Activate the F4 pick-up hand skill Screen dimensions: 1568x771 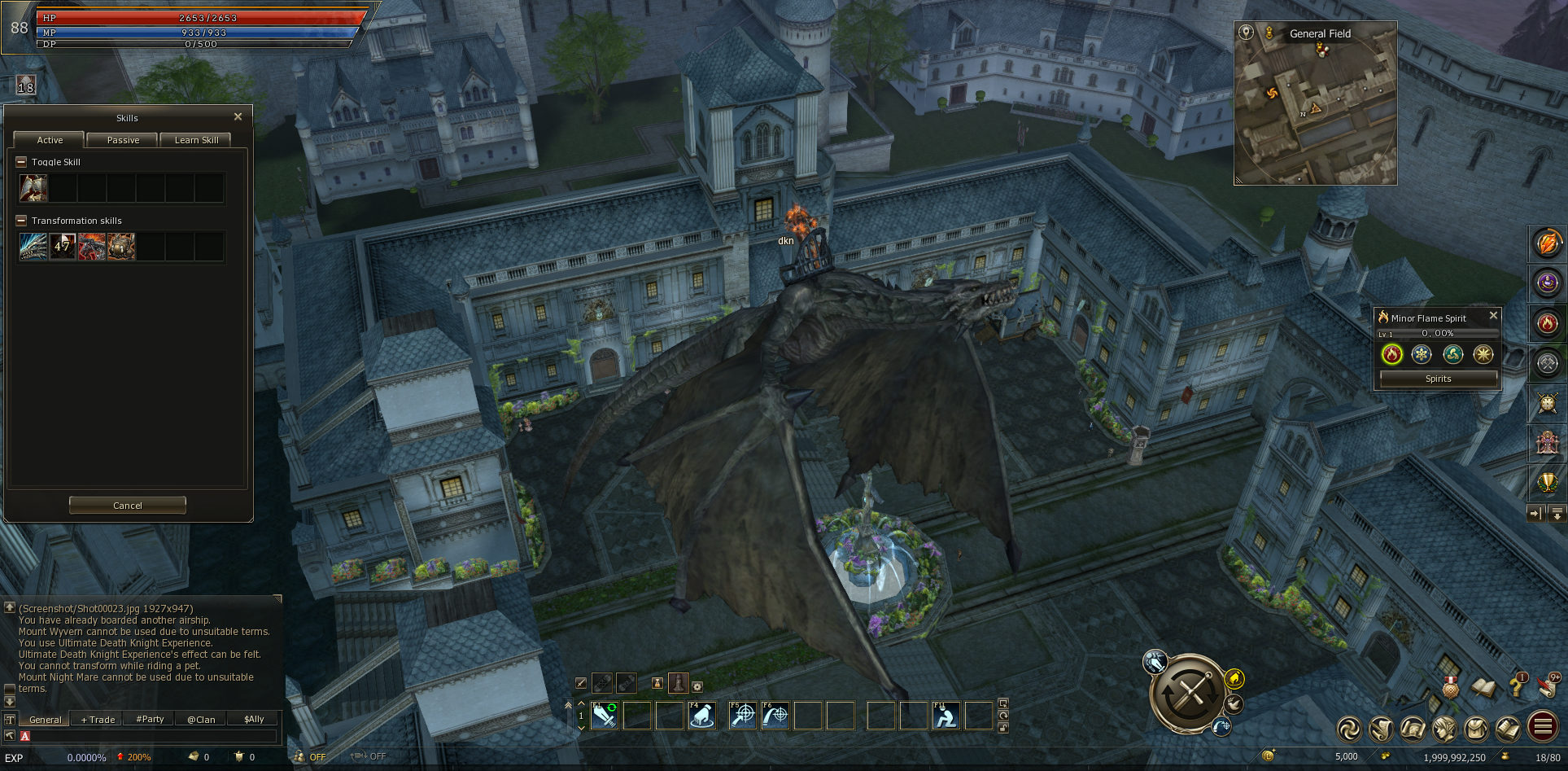[x=702, y=716]
